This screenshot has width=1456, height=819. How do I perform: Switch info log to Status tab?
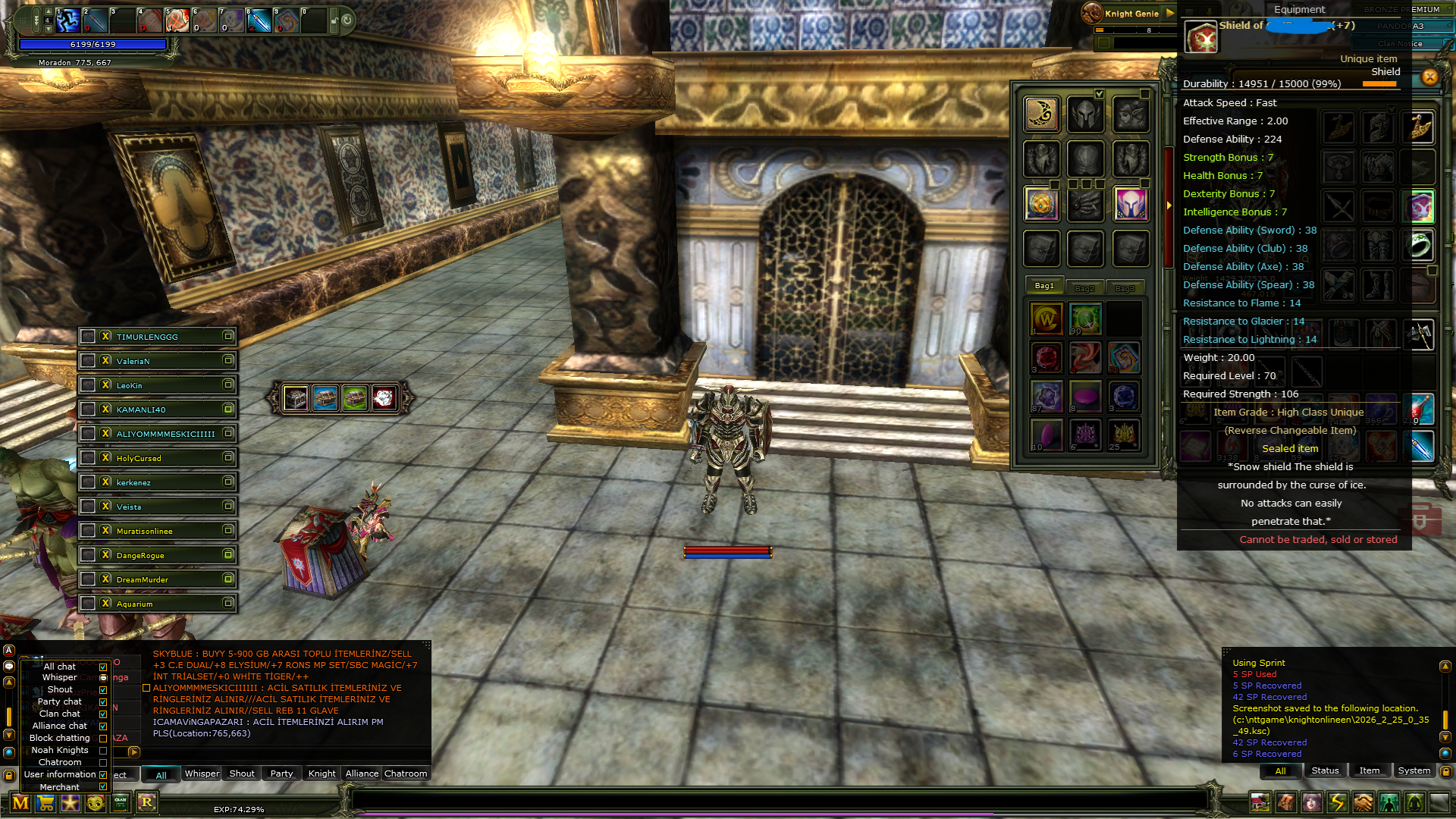1325,770
